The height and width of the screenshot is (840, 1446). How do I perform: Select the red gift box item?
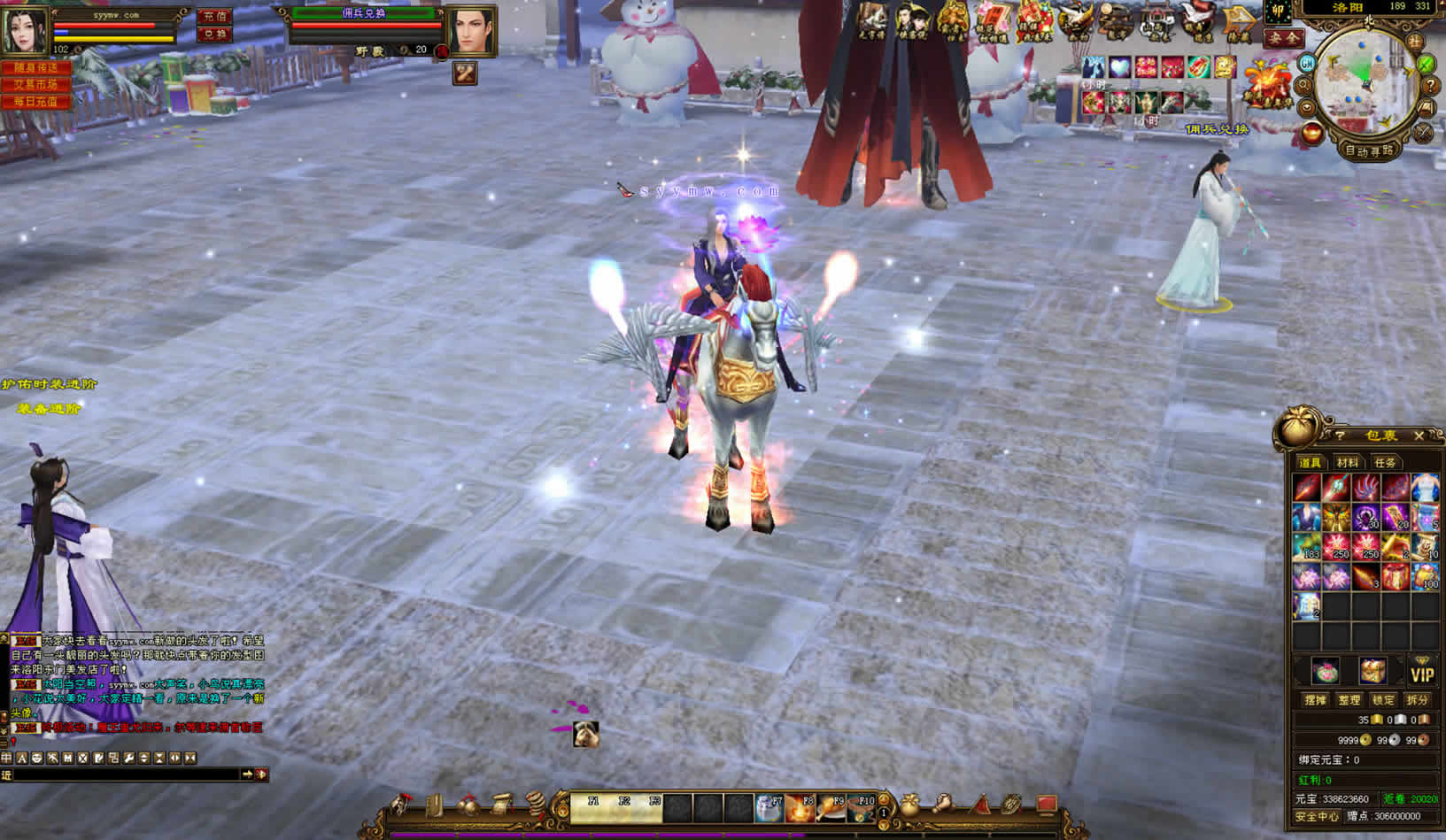(1396, 577)
